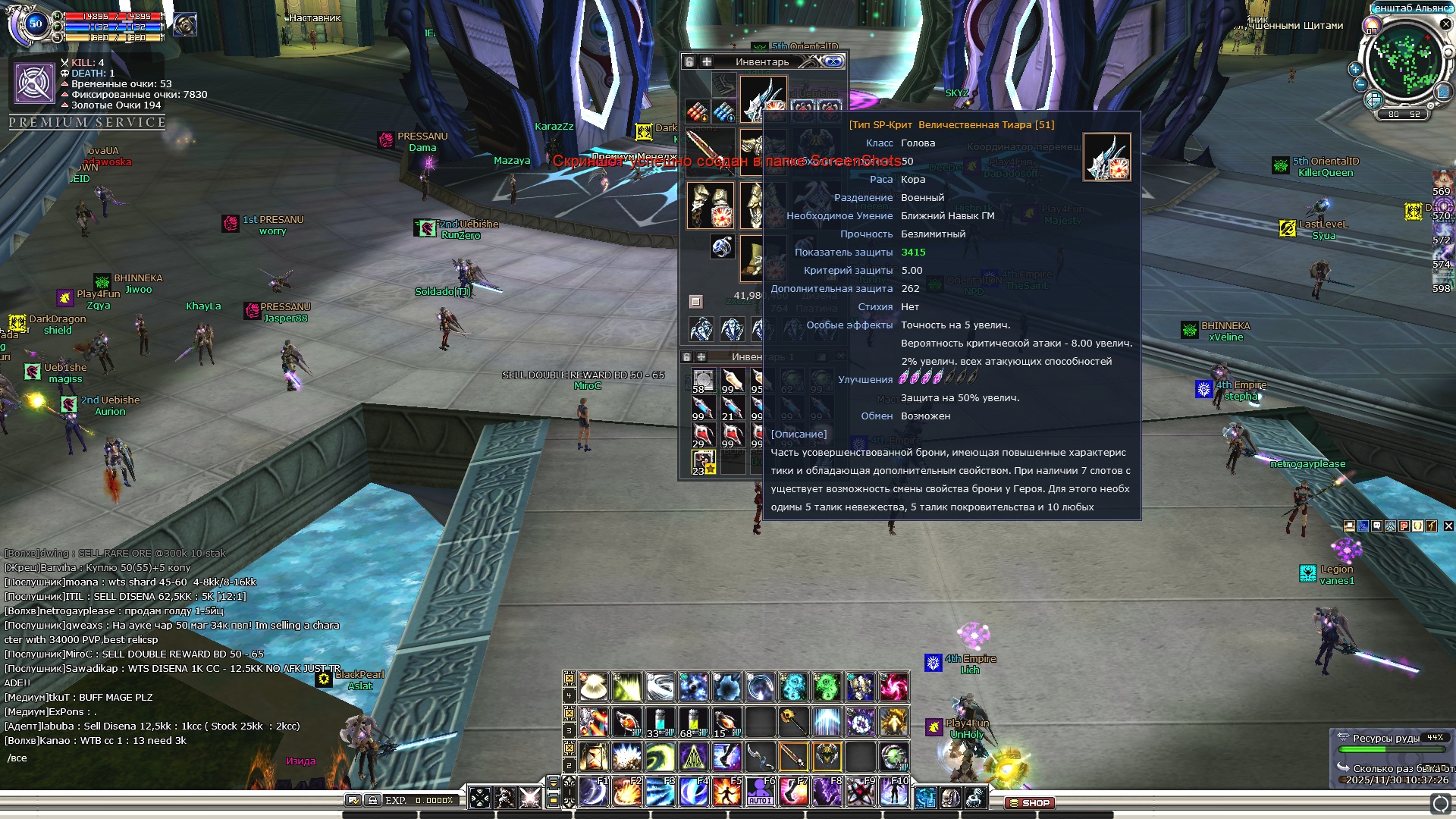
Task: Cast the F5 fiery burst skill
Action: (726, 792)
